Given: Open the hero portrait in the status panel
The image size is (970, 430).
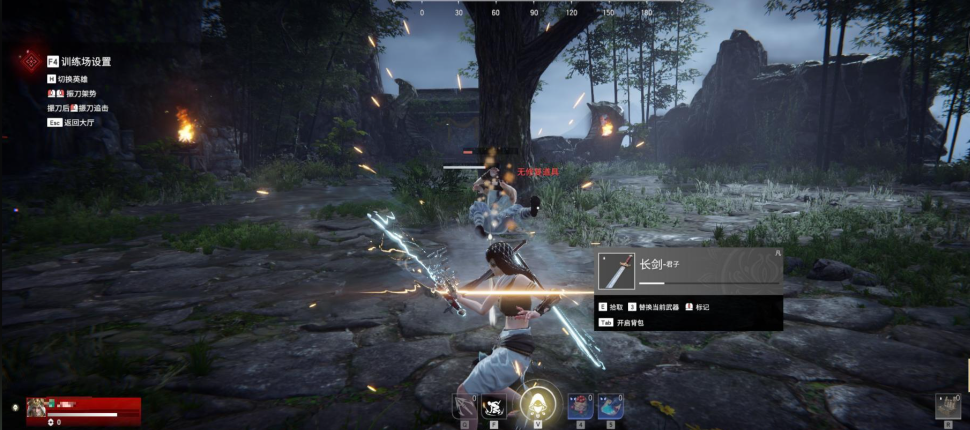Looking at the screenshot, I should 37,406.
